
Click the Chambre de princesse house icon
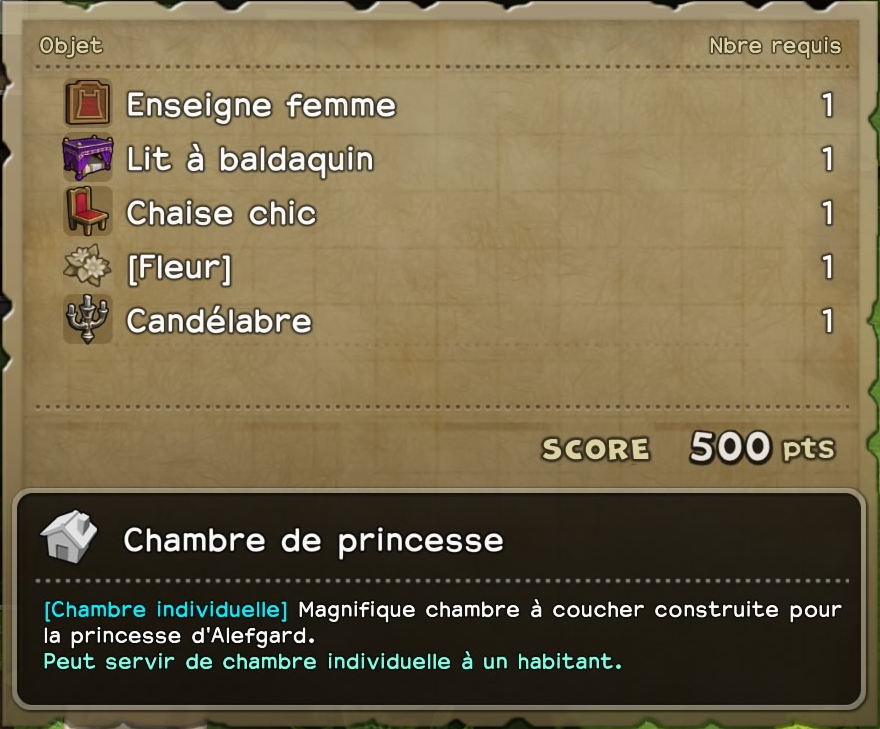(69, 537)
